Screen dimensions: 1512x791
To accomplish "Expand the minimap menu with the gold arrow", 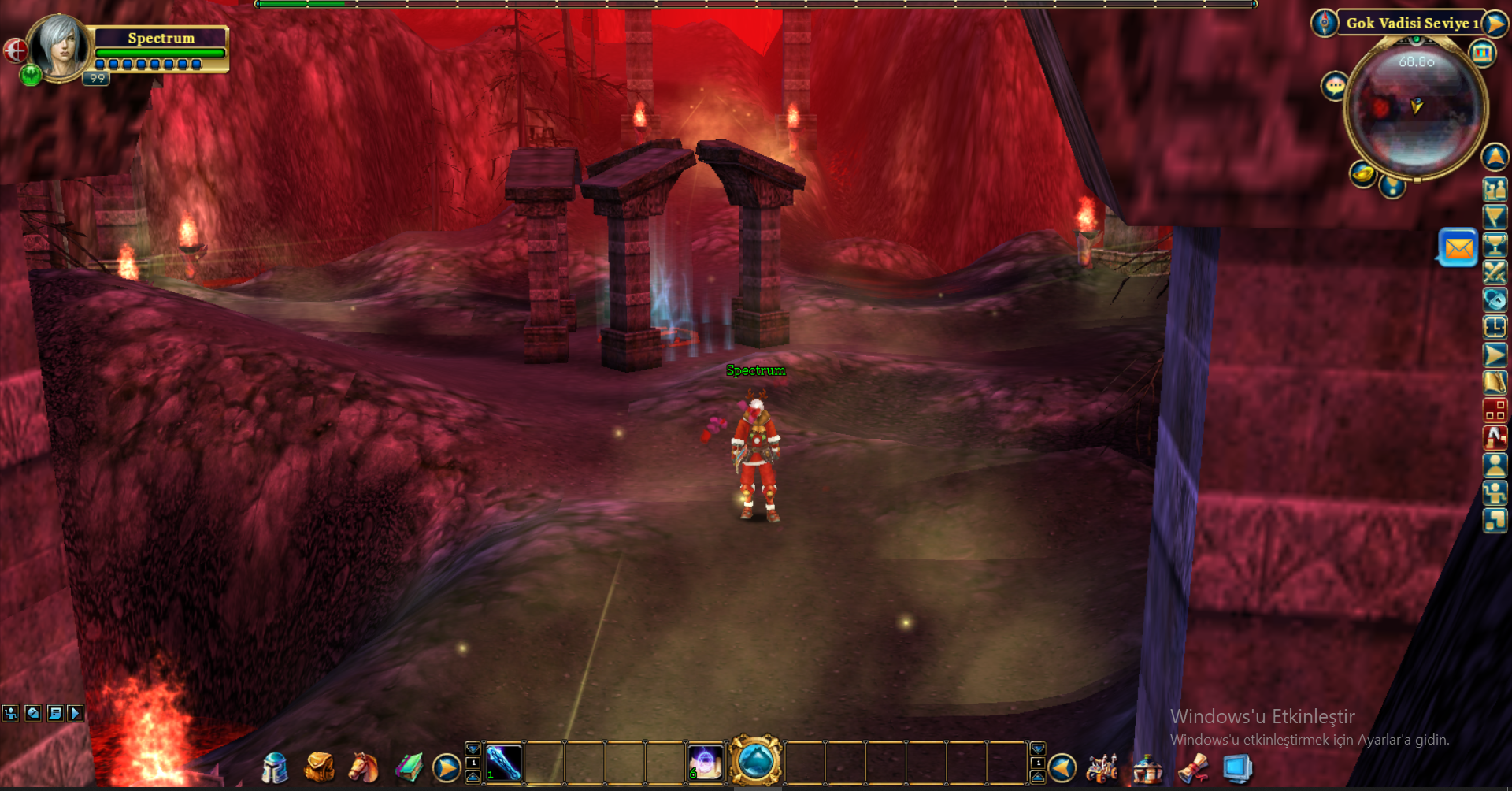I will pyautogui.click(x=1494, y=24).
